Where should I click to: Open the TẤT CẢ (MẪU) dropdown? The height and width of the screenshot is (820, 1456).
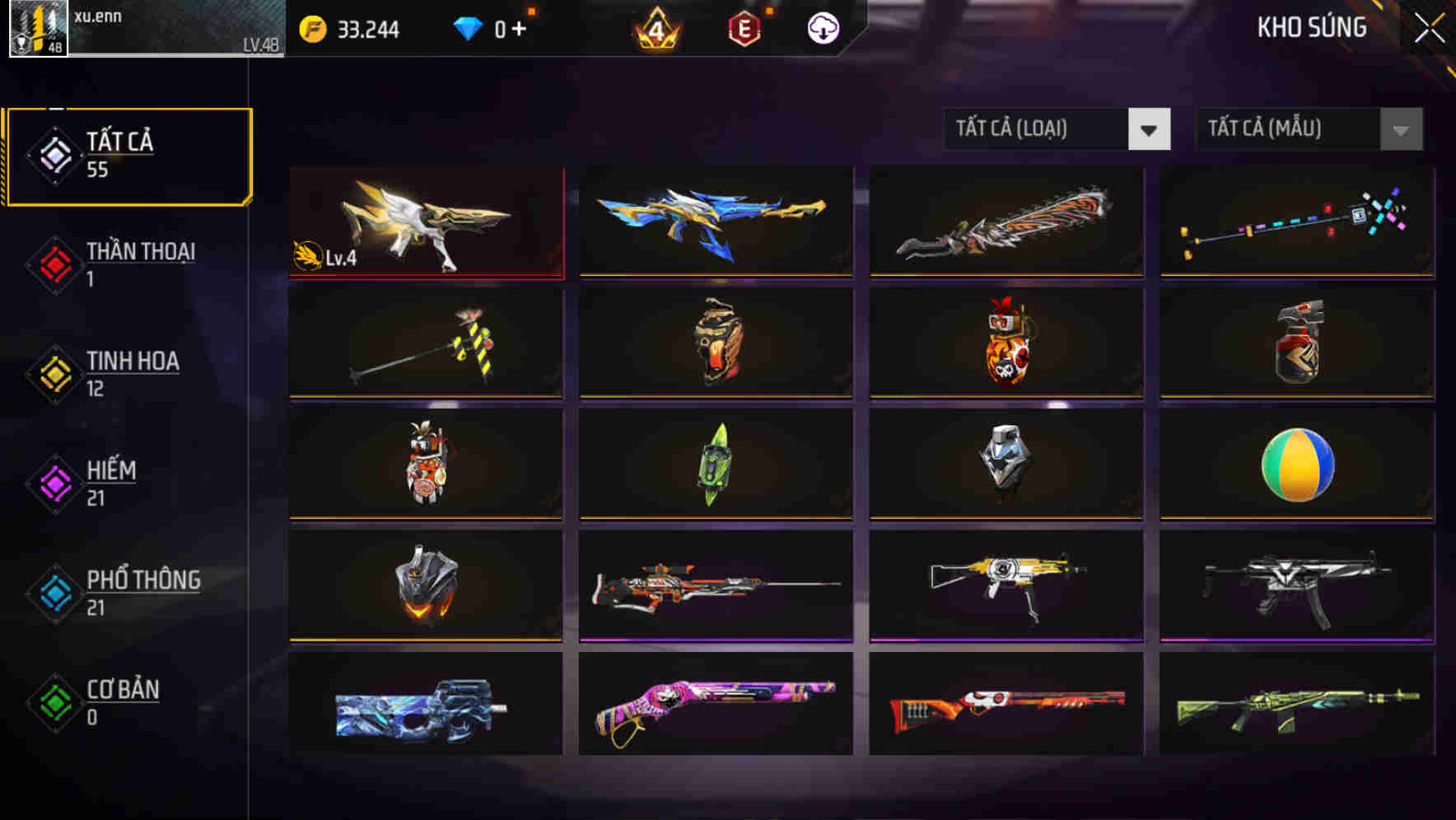click(1288, 129)
